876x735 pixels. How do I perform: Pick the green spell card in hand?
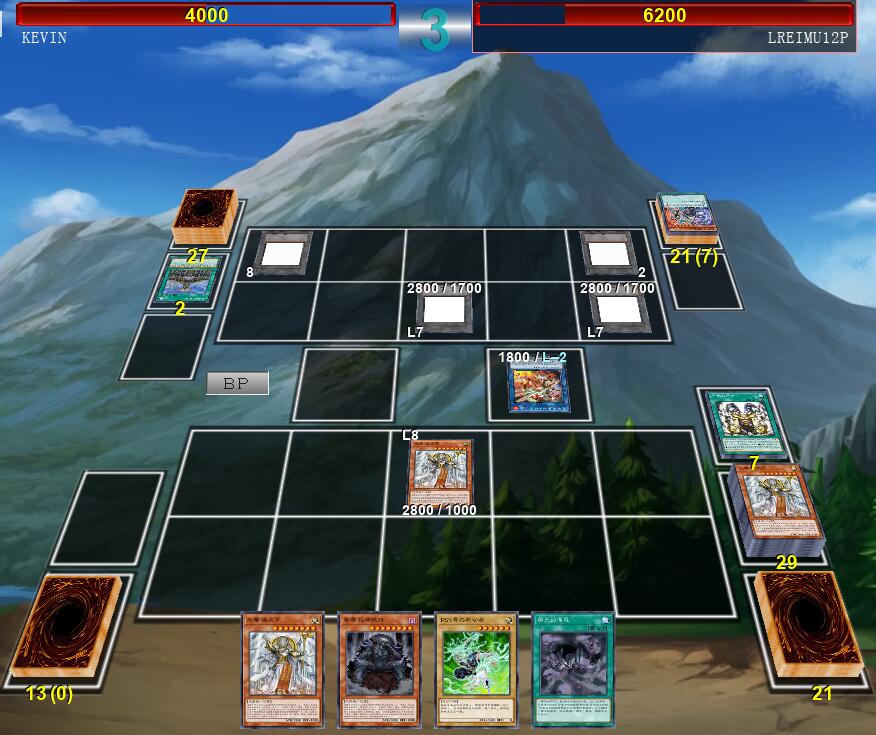[x=573, y=668]
